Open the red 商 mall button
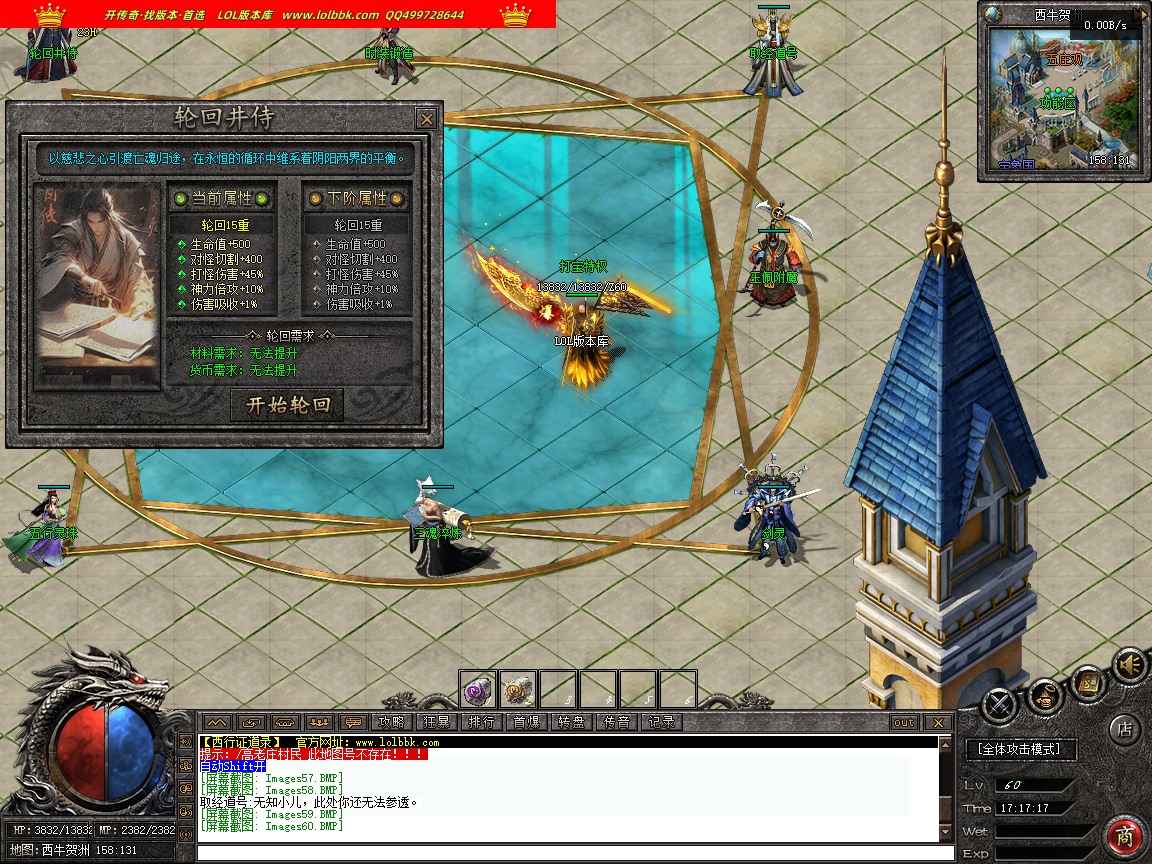Image resolution: width=1152 pixels, height=864 pixels. point(1126,836)
